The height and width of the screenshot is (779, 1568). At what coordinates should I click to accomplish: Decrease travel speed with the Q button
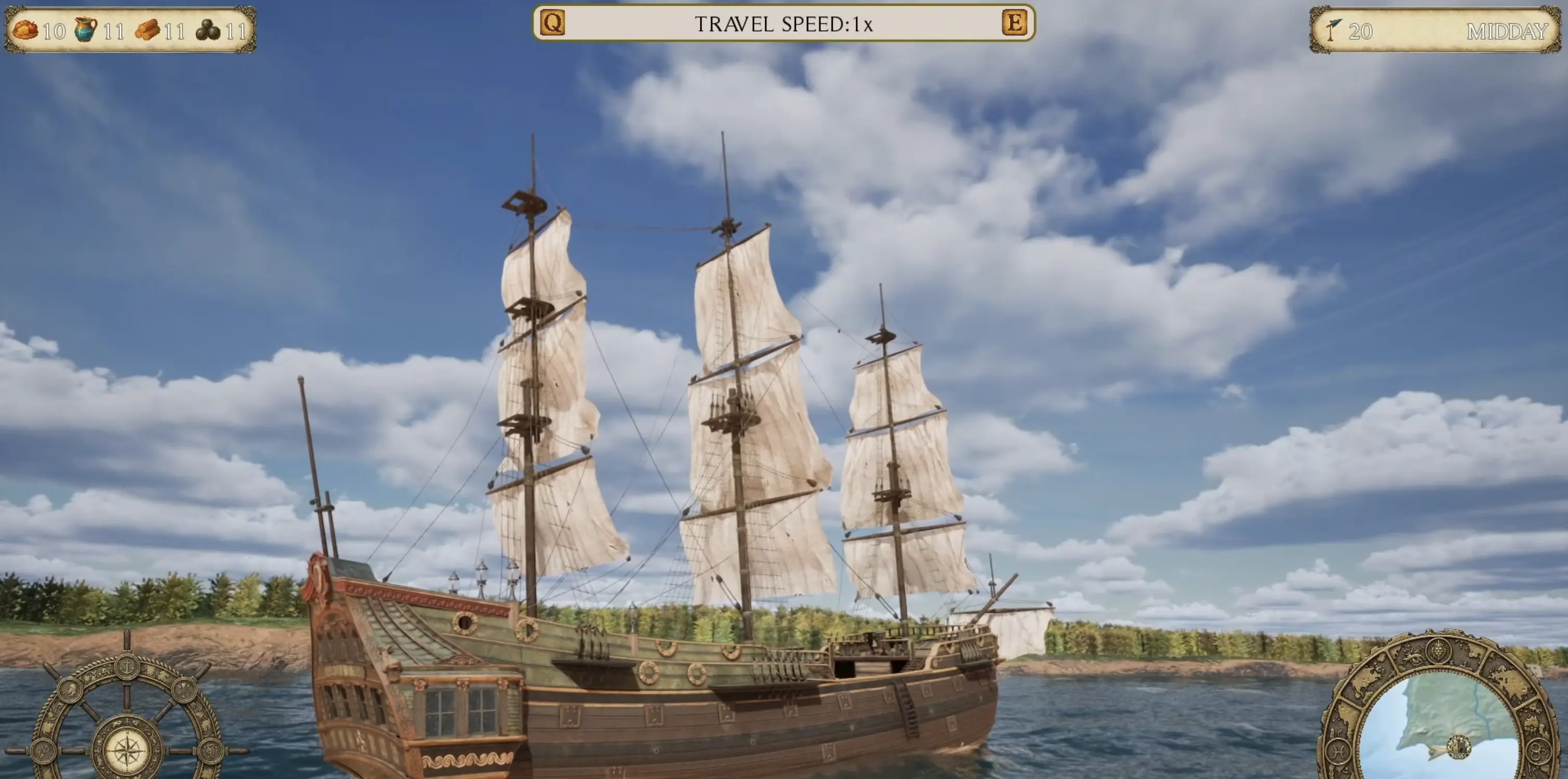click(553, 23)
